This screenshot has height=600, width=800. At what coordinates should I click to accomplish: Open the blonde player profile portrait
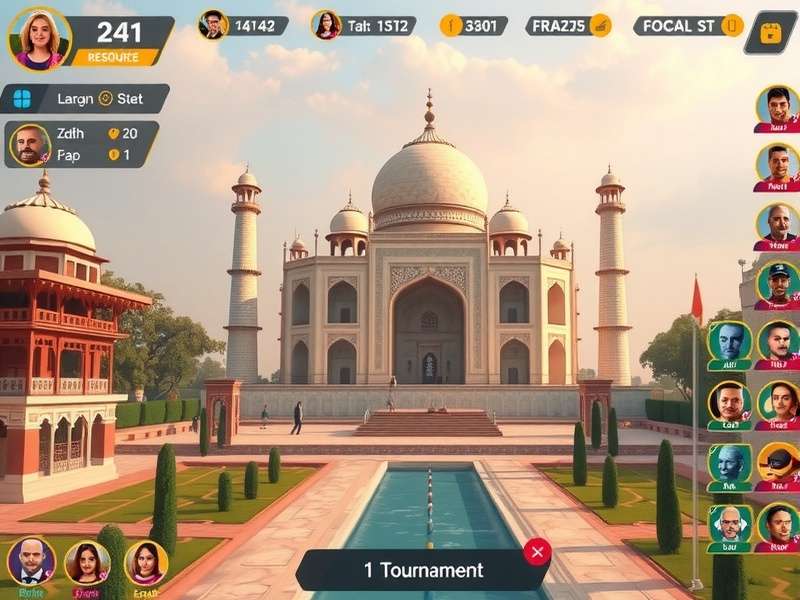coord(39,38)
